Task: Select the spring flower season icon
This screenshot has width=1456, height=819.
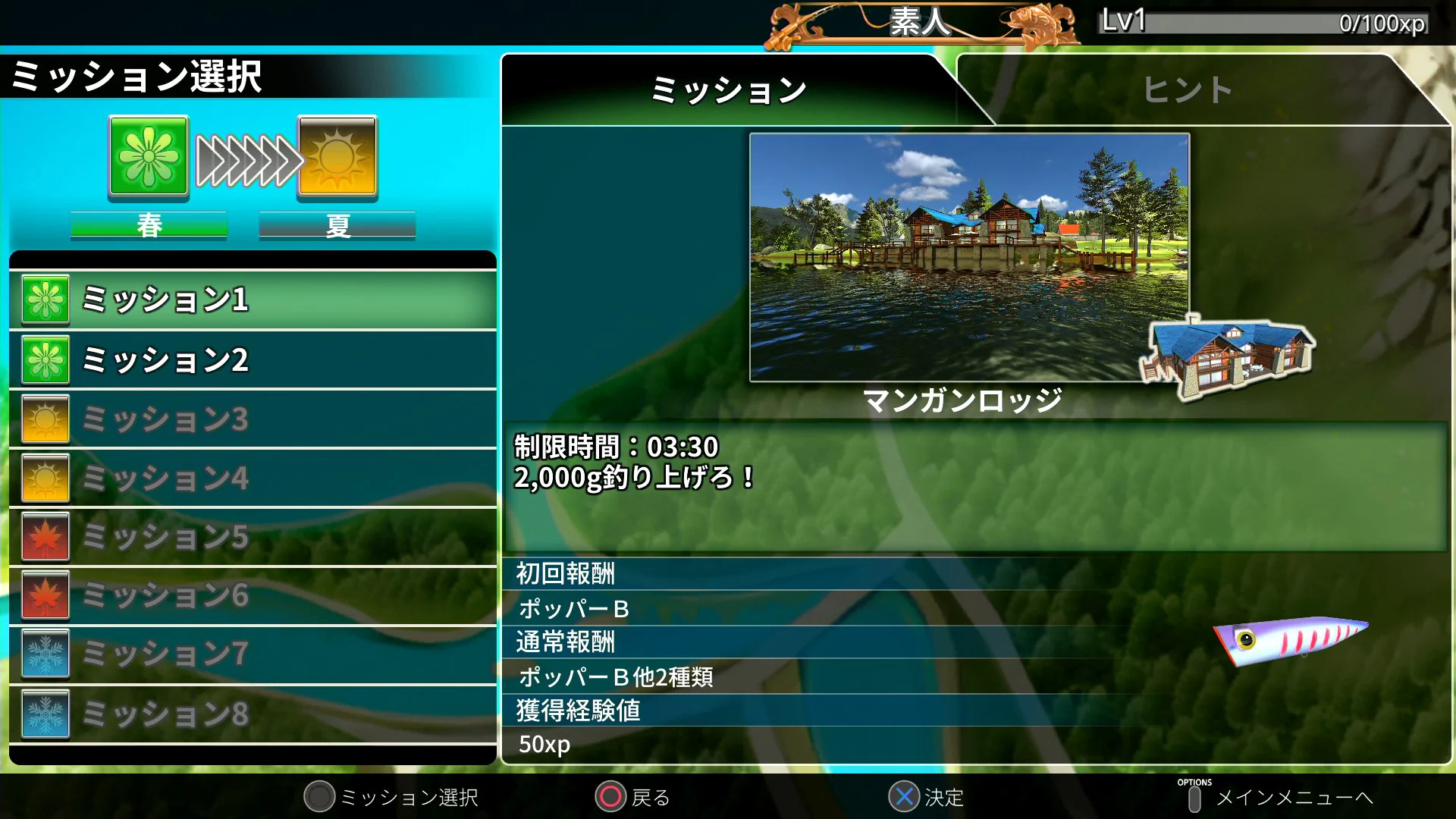Action: coord(149,157)
